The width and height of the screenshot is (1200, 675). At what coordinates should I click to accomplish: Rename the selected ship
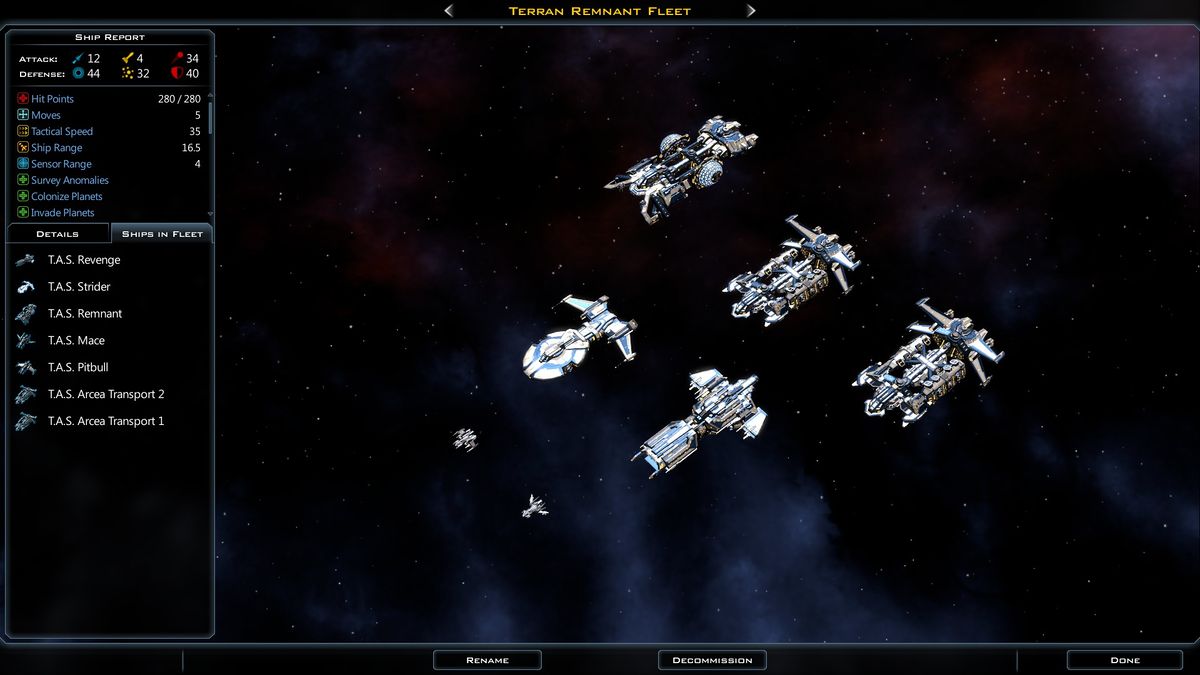click(x=487, y=660)
